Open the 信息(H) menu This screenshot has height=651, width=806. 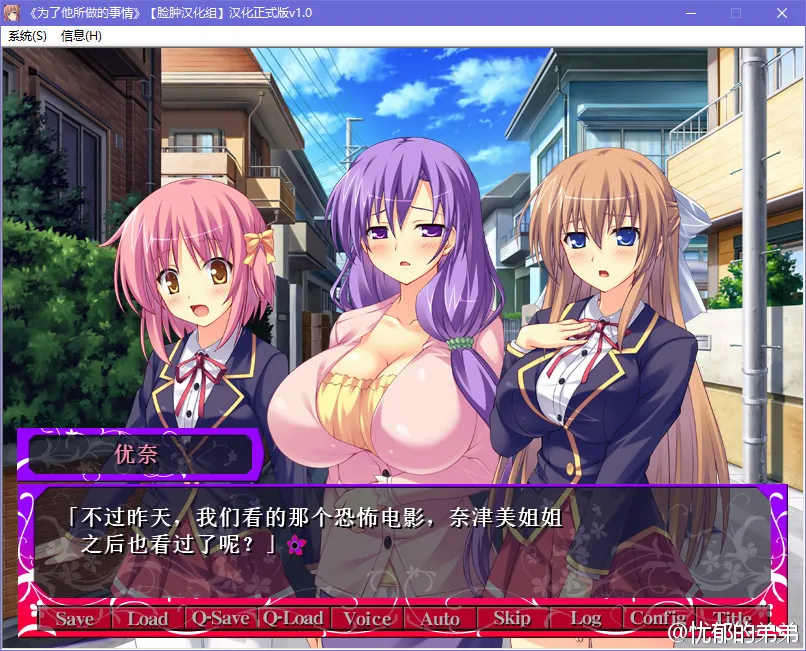tap(81, 36)
